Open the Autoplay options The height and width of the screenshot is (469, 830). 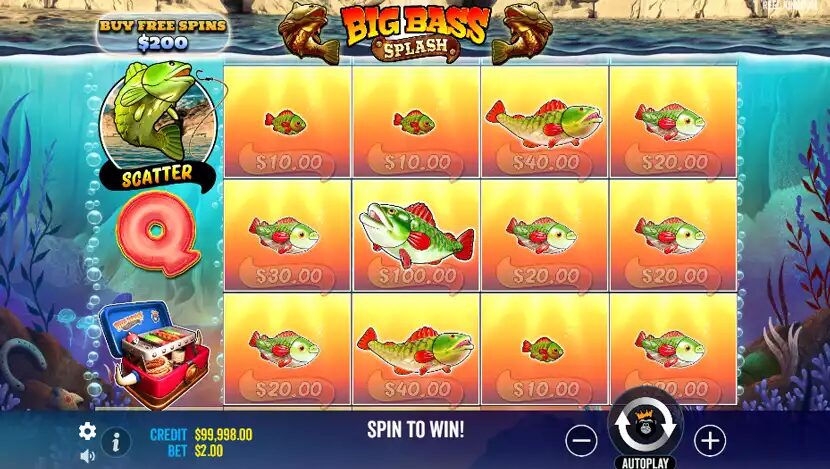[x=645, y=463]
